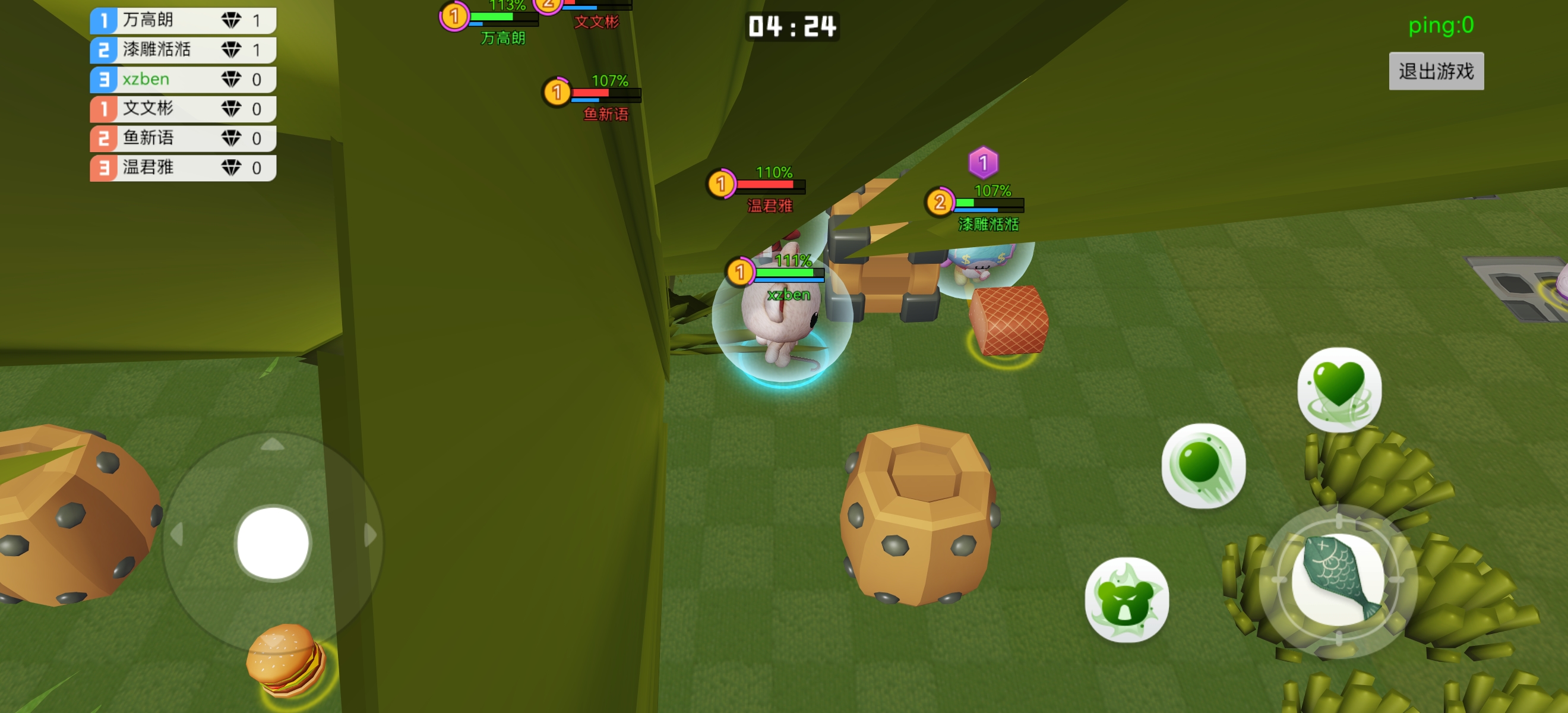Select 万高朗 row in the scoreboard
1568x713 pixels.
point(182,20)
